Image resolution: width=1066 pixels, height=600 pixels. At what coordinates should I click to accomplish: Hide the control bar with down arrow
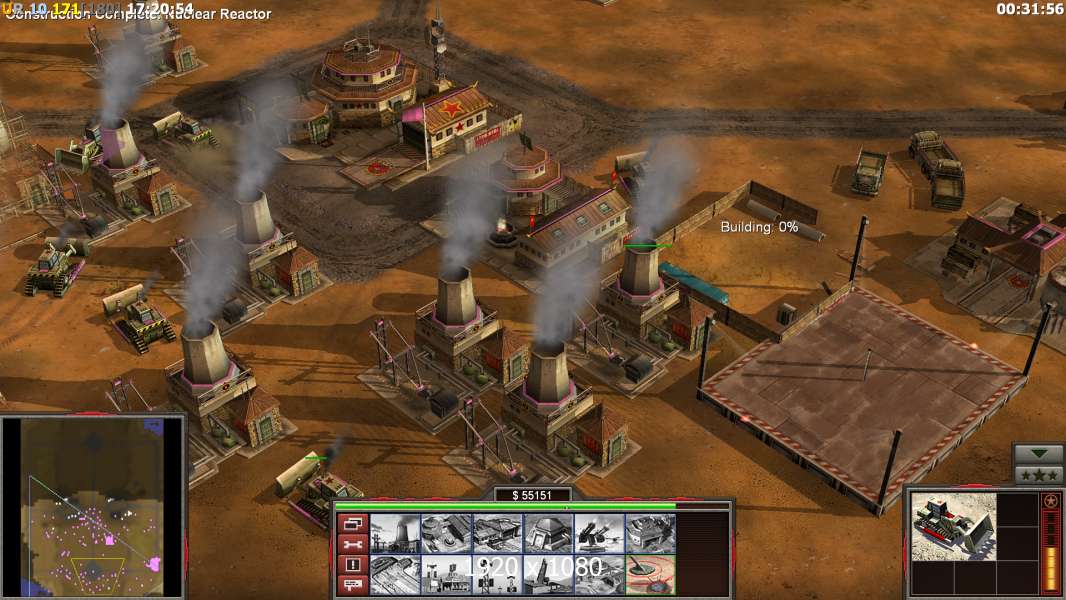pos(1038,455)
